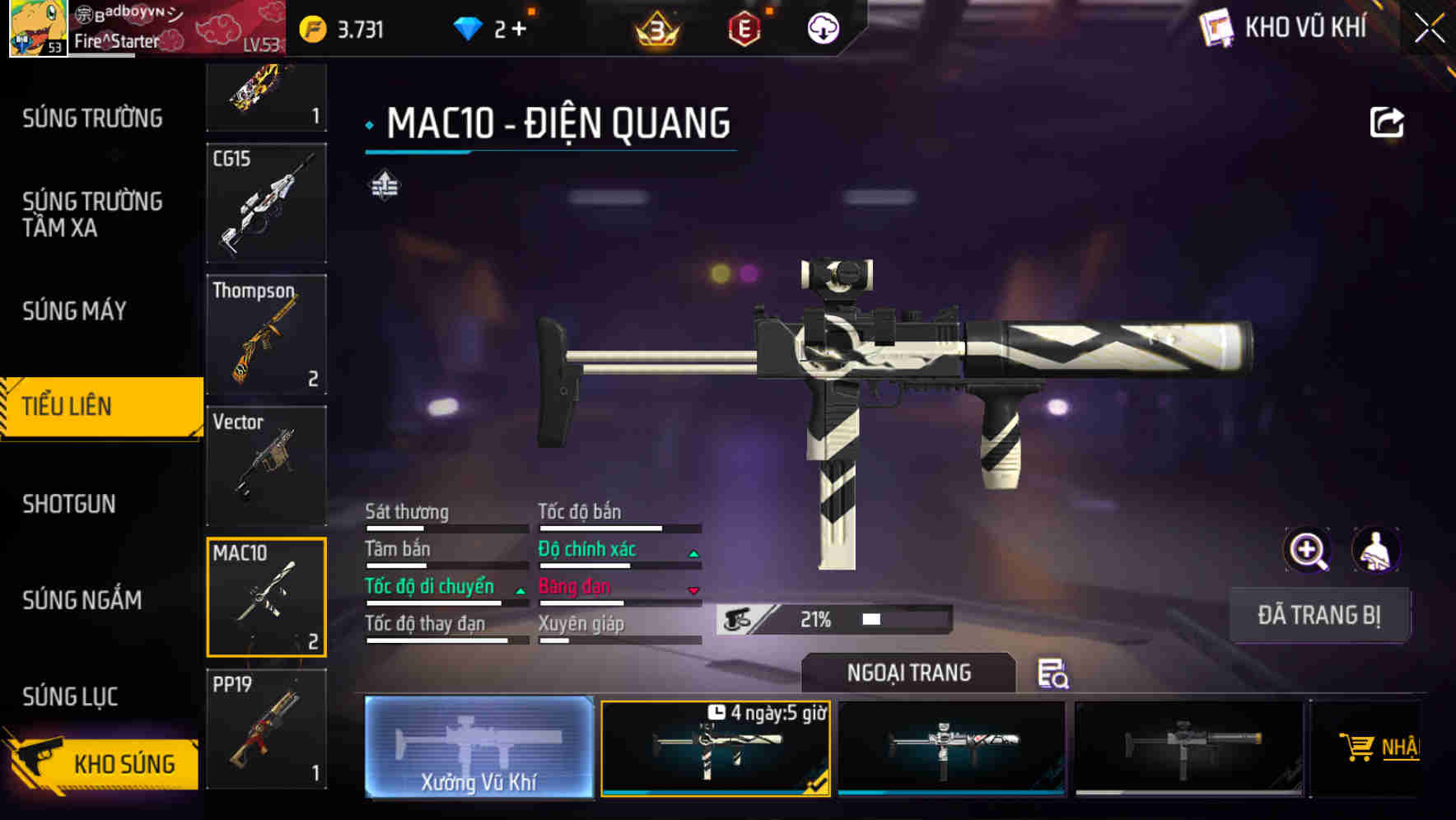Add diamonds with the plus button
This screenshot has width=1456, height=820.
pos(520,30)
